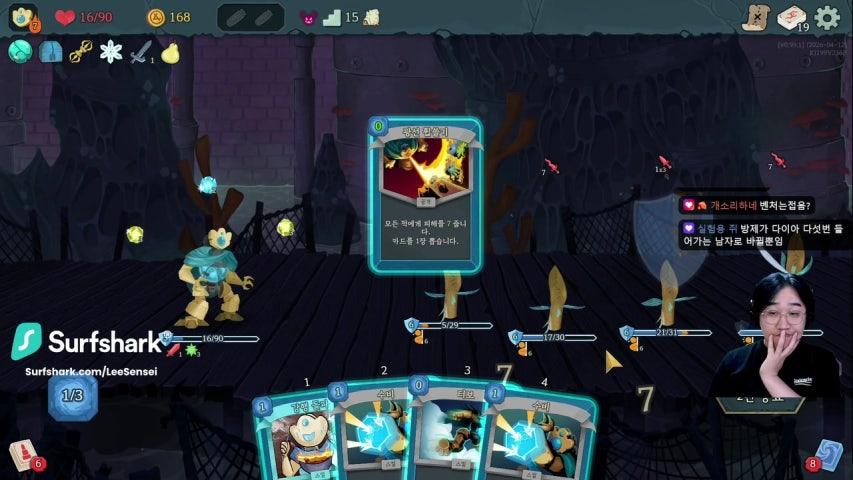This screenshot has width=853, height=480.
Task: Check the white snowflake relic
Action: pyautogui.click(x=111, y=52)
